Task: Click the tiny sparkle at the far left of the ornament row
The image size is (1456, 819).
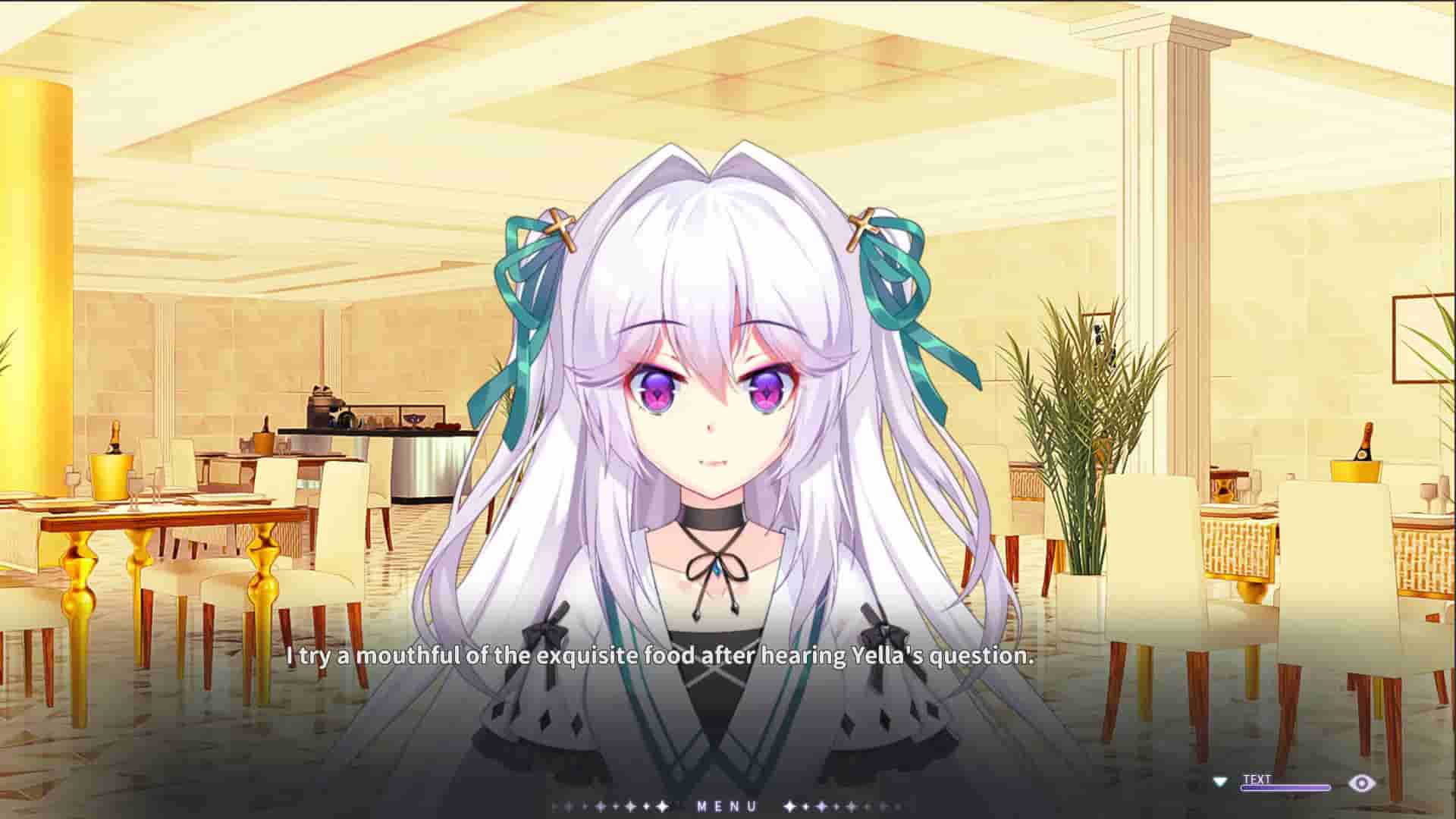Action: click(x=554, y=806)
